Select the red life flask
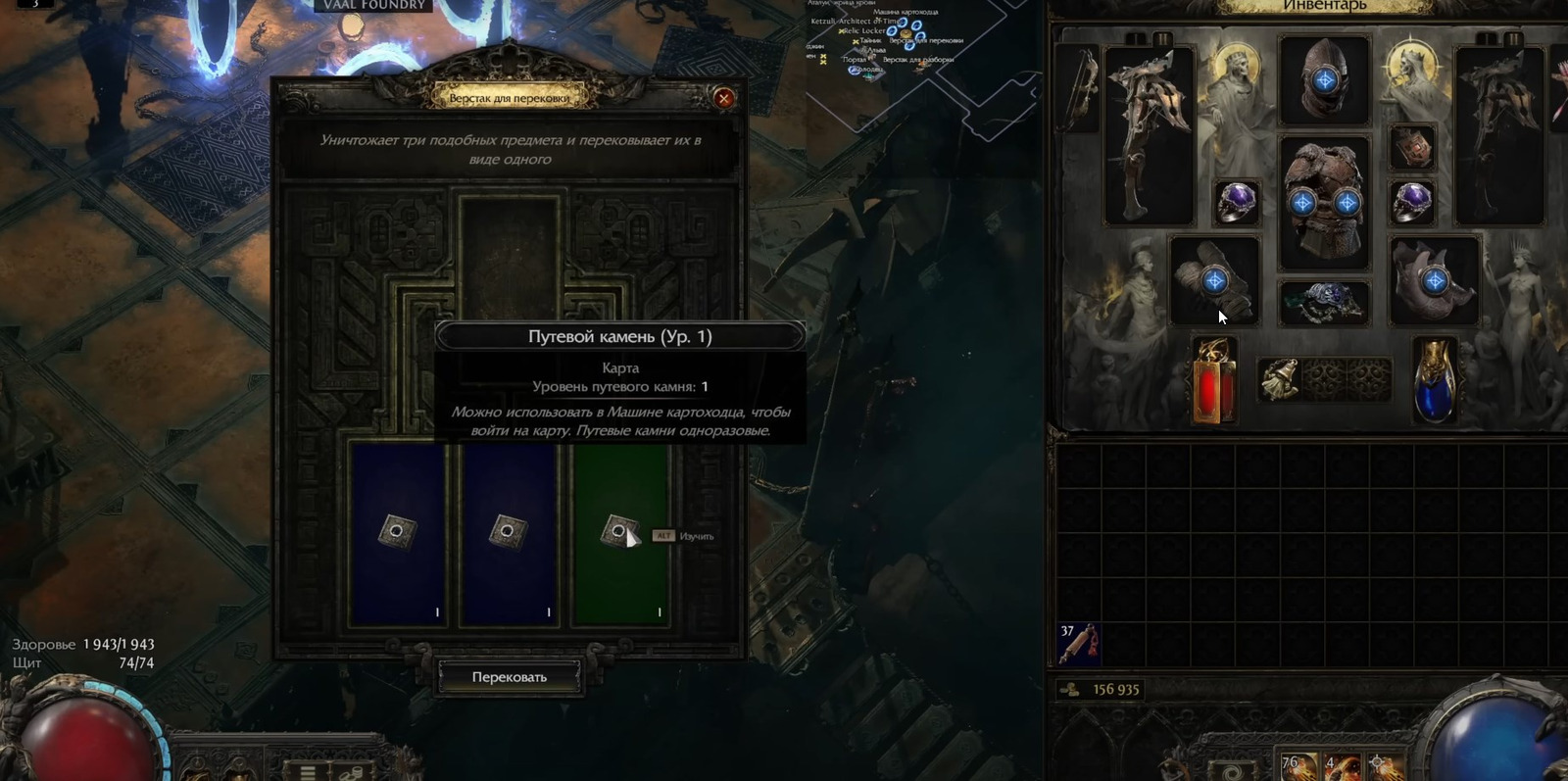 1214,380
